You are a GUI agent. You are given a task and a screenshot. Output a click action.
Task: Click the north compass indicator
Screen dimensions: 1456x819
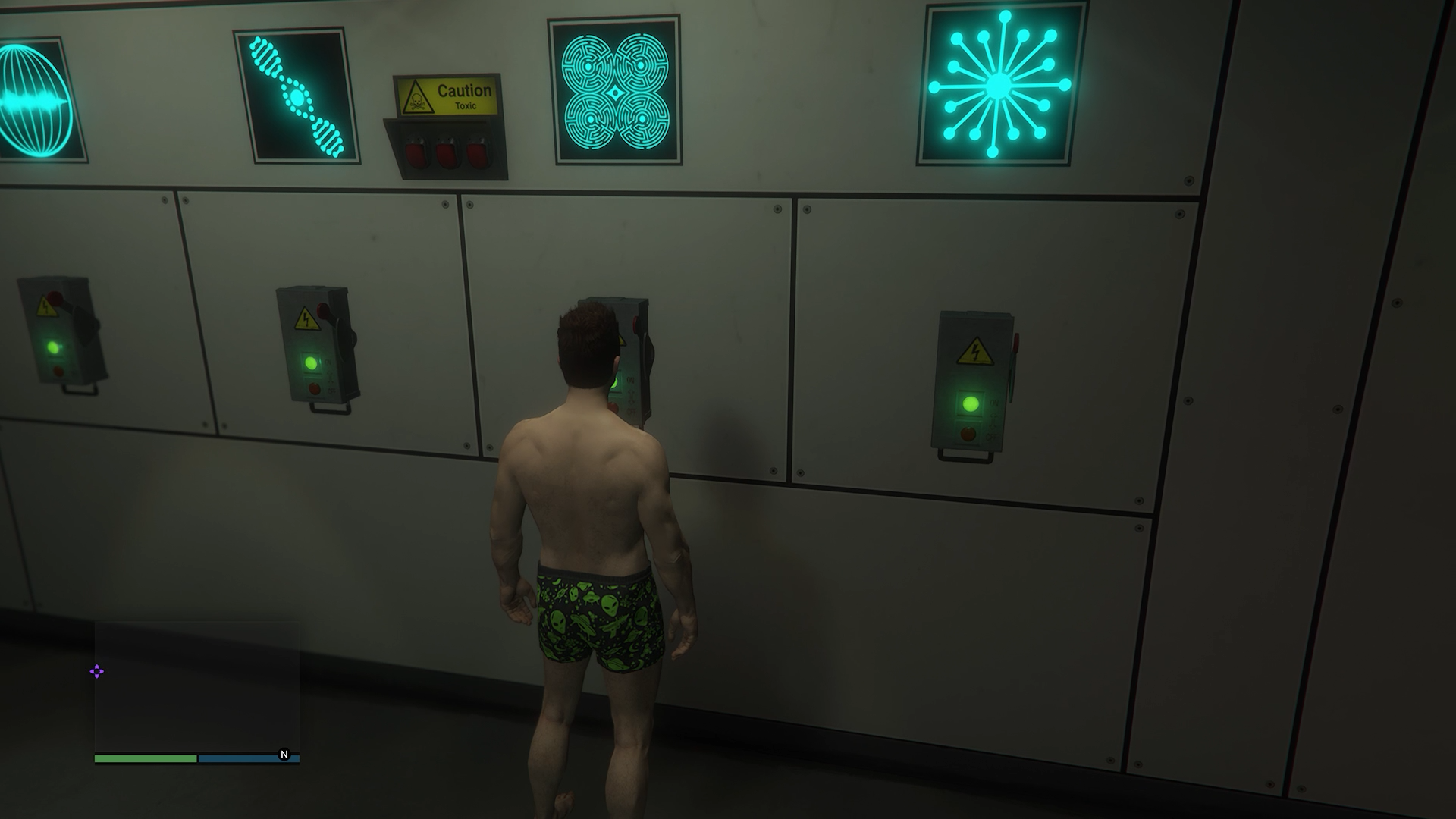coord(284,755)
